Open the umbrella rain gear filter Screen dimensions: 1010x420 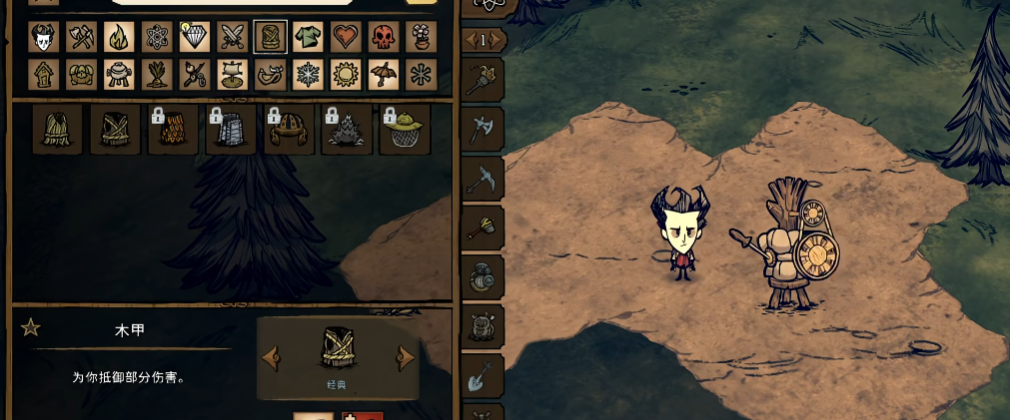click(x=384, y=75)
